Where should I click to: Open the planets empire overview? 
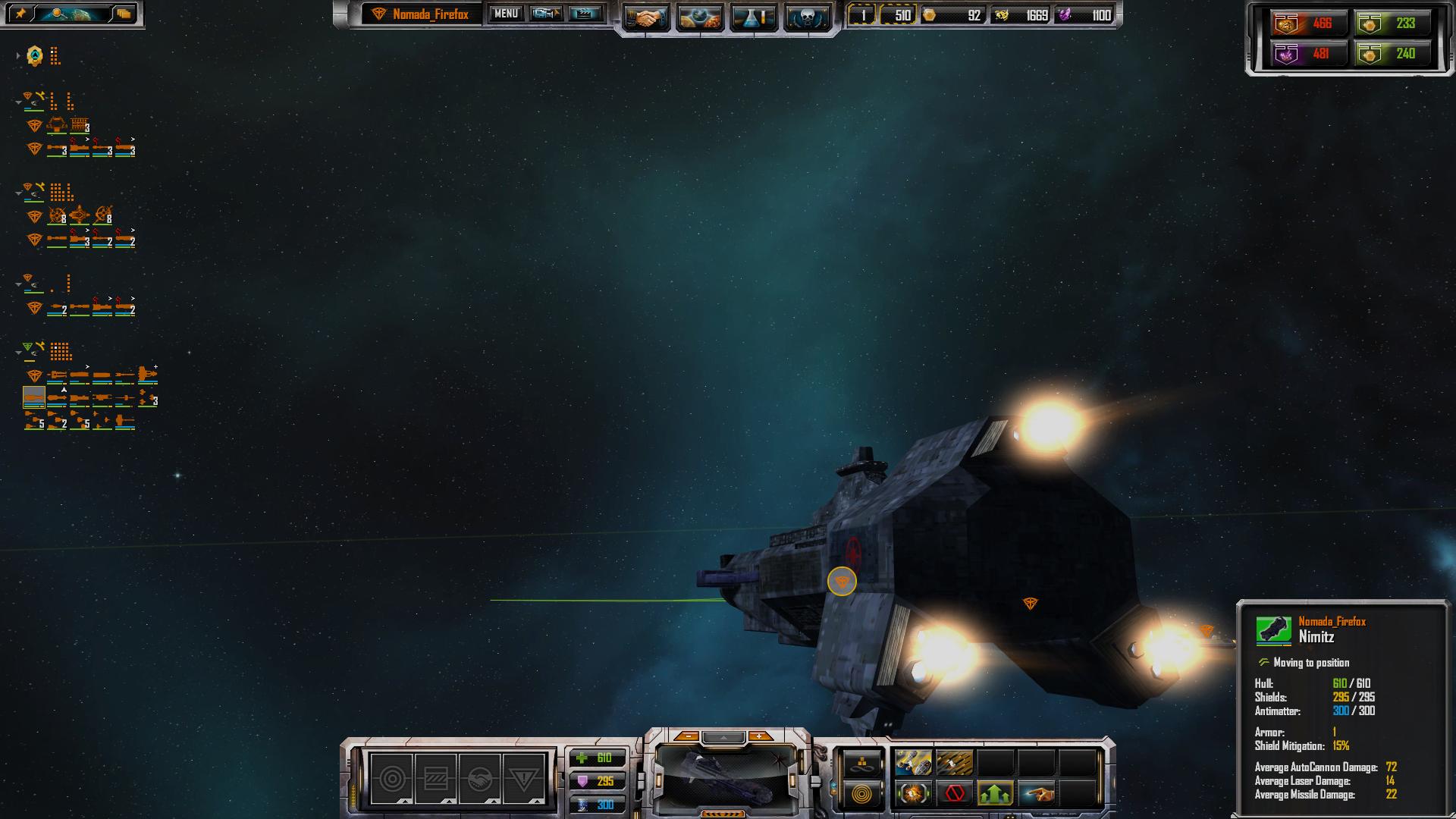tap(699, 18)
